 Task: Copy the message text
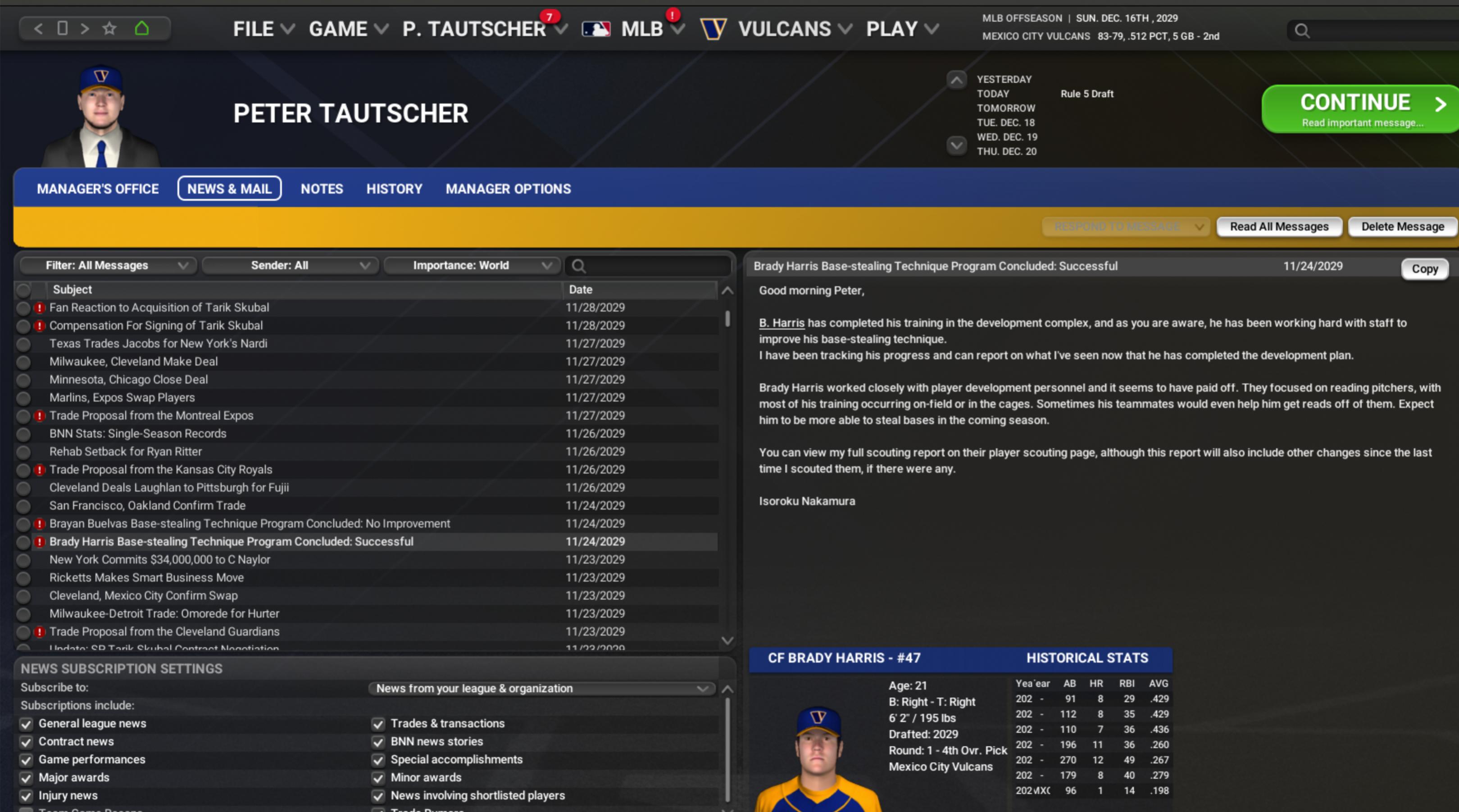[x=1424, y=269]
